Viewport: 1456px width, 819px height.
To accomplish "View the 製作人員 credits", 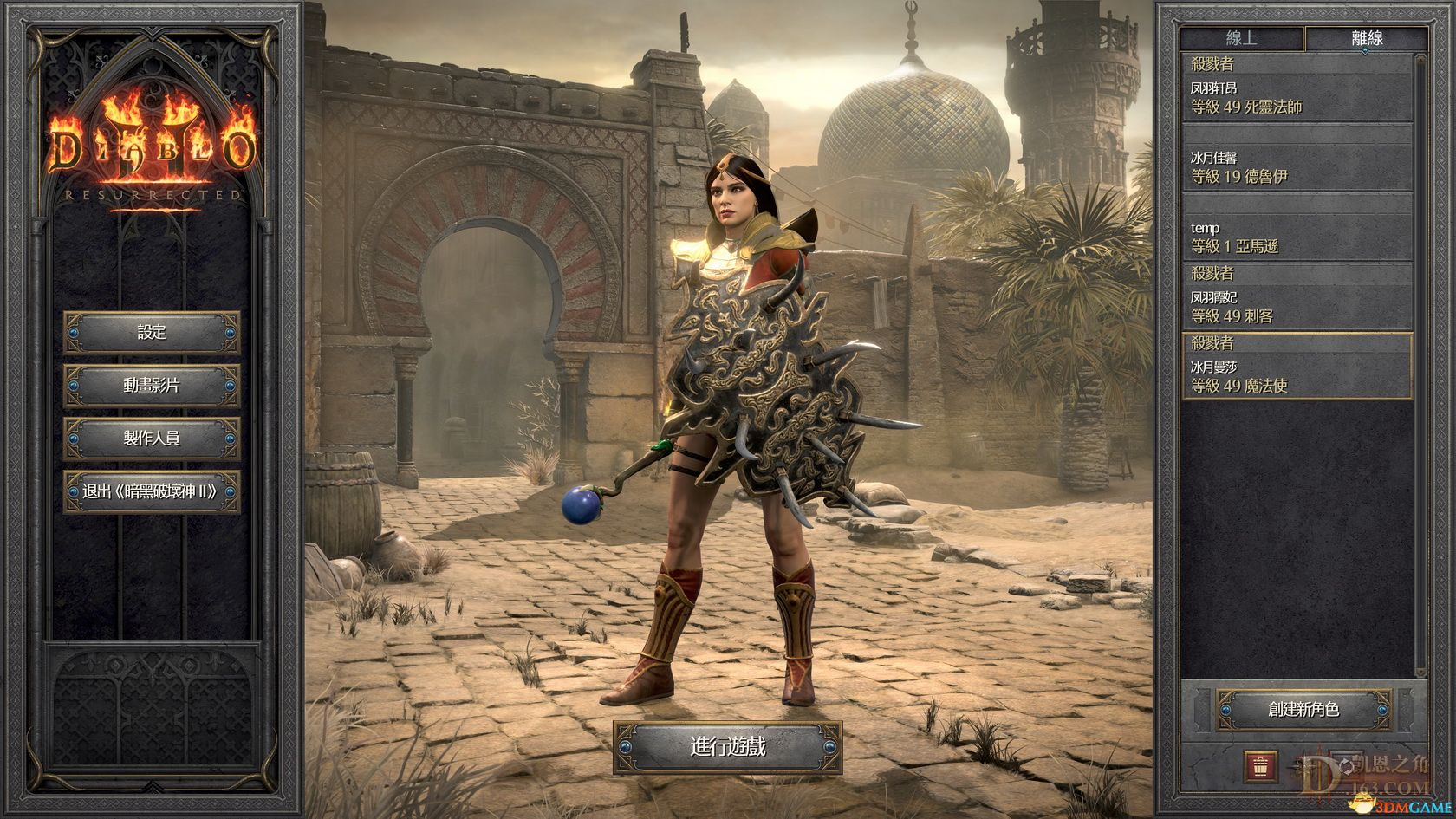I will point(152,439).
